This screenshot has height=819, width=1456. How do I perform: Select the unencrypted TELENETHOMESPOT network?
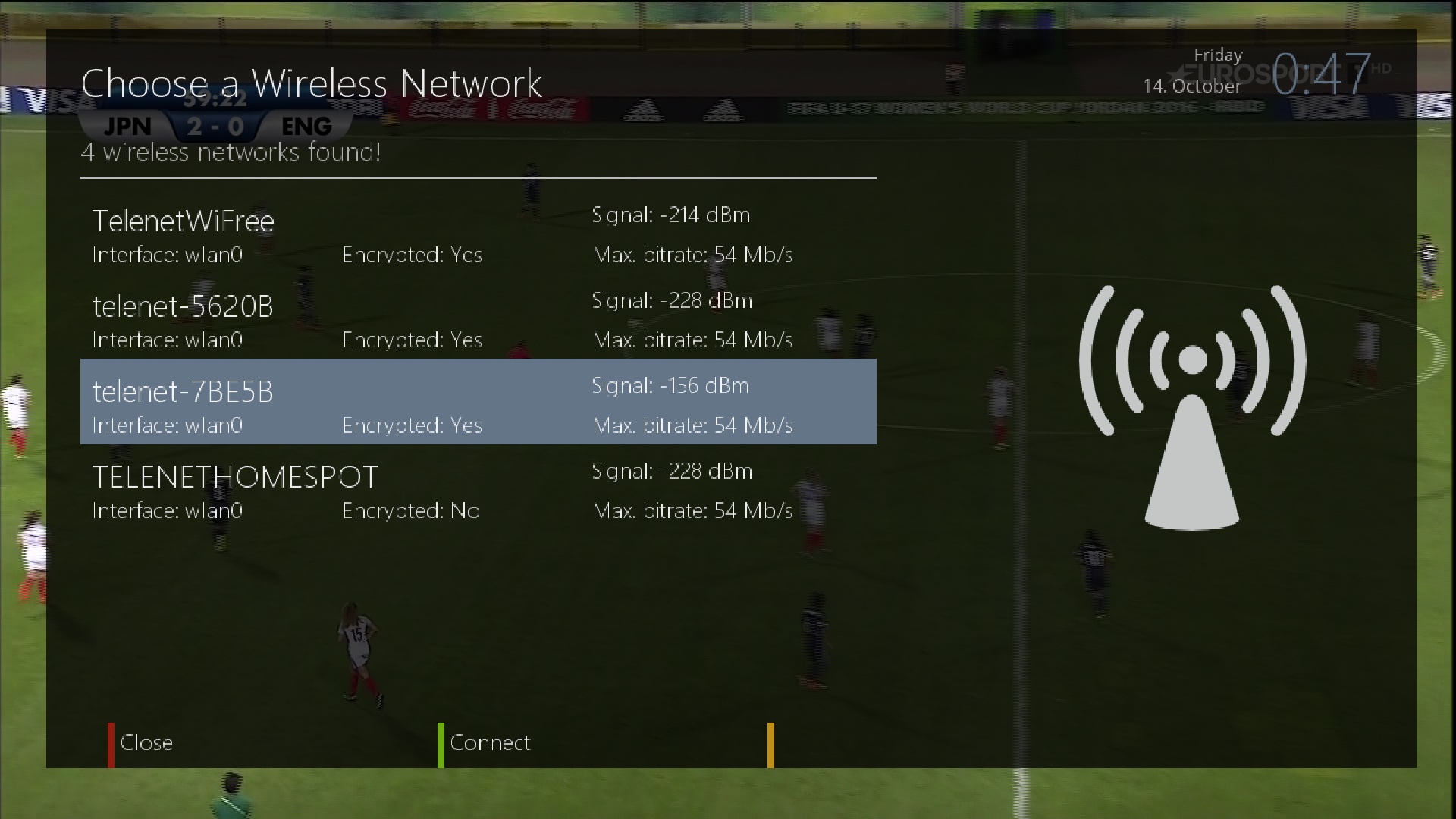478,491
